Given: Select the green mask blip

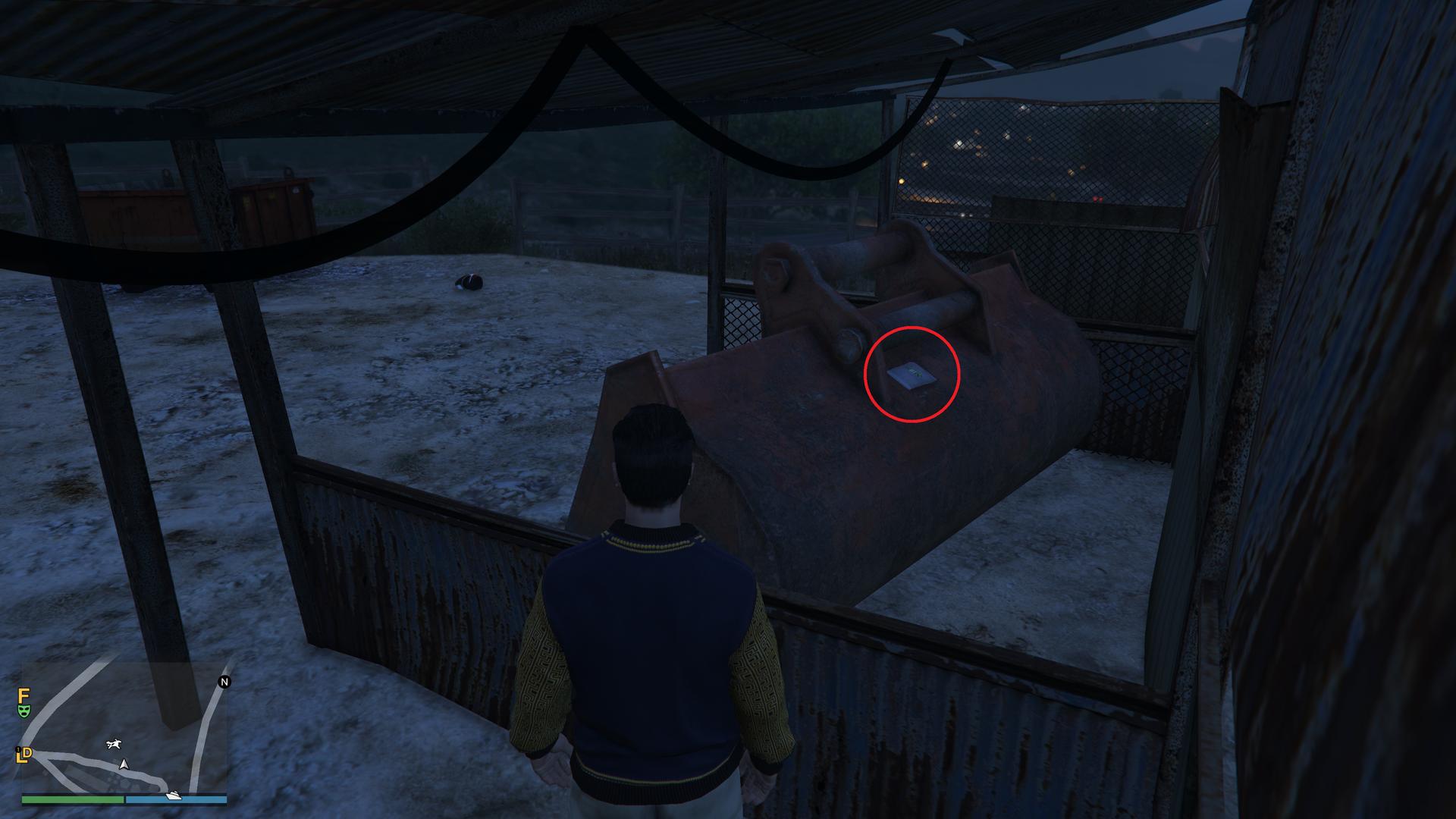Looking at the screenshot, I should click(24, 711).
